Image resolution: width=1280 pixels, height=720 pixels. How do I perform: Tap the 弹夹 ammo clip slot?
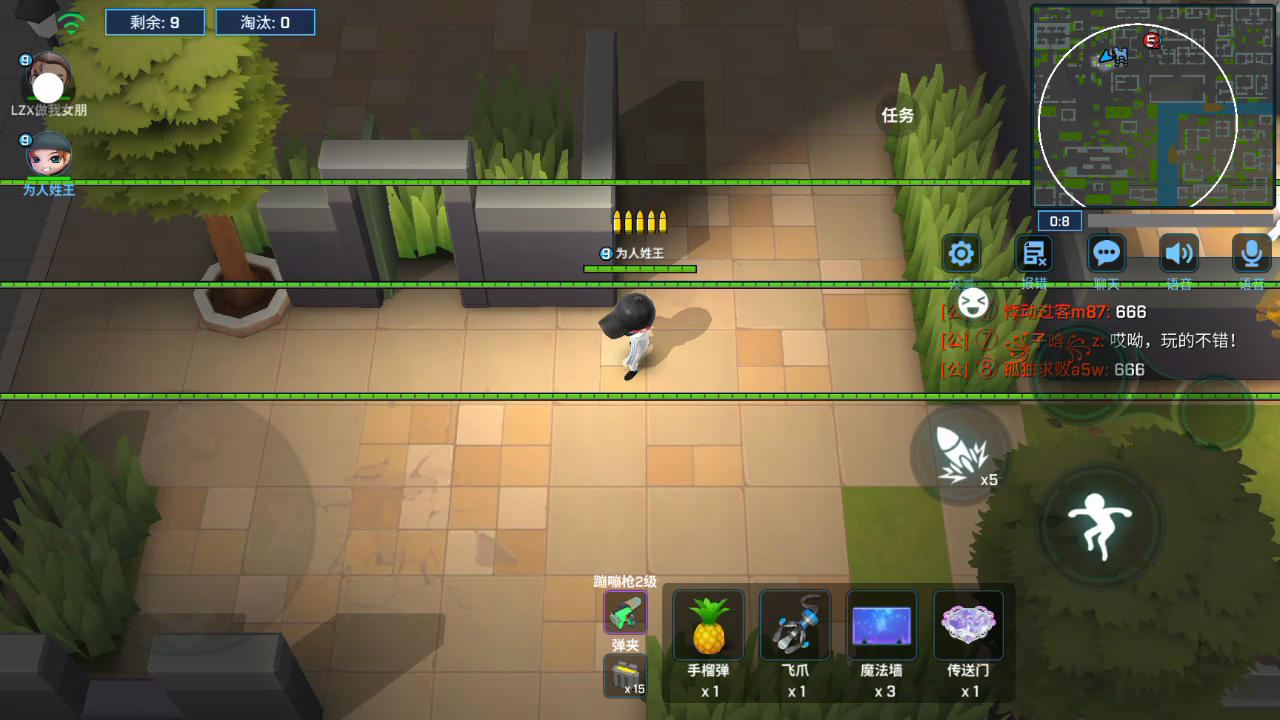point(625,676)
